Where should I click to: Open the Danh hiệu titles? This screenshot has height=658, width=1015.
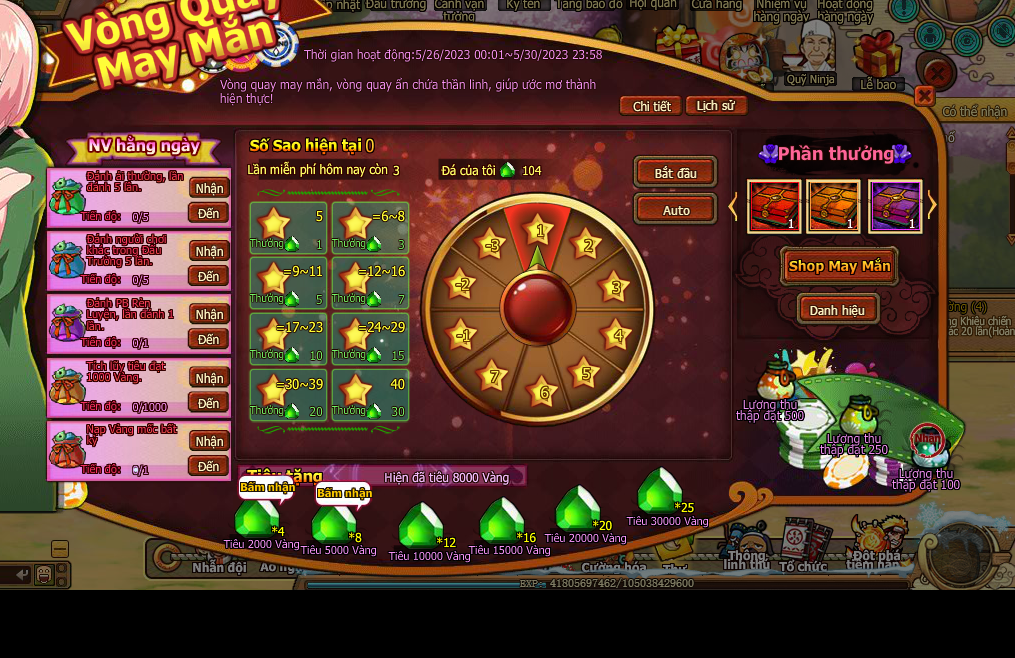(837, 310)
